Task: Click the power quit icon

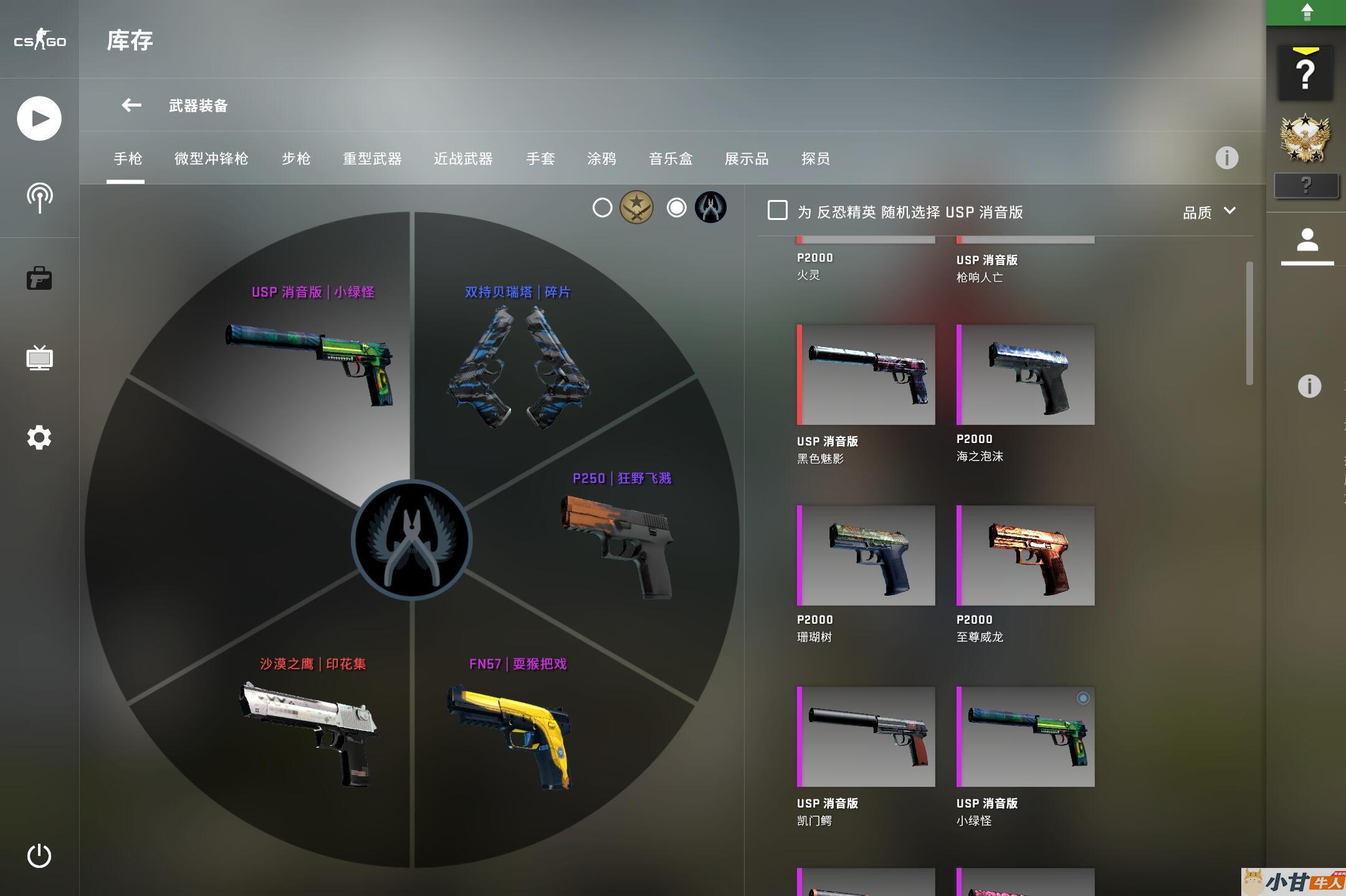Action: 39,855
